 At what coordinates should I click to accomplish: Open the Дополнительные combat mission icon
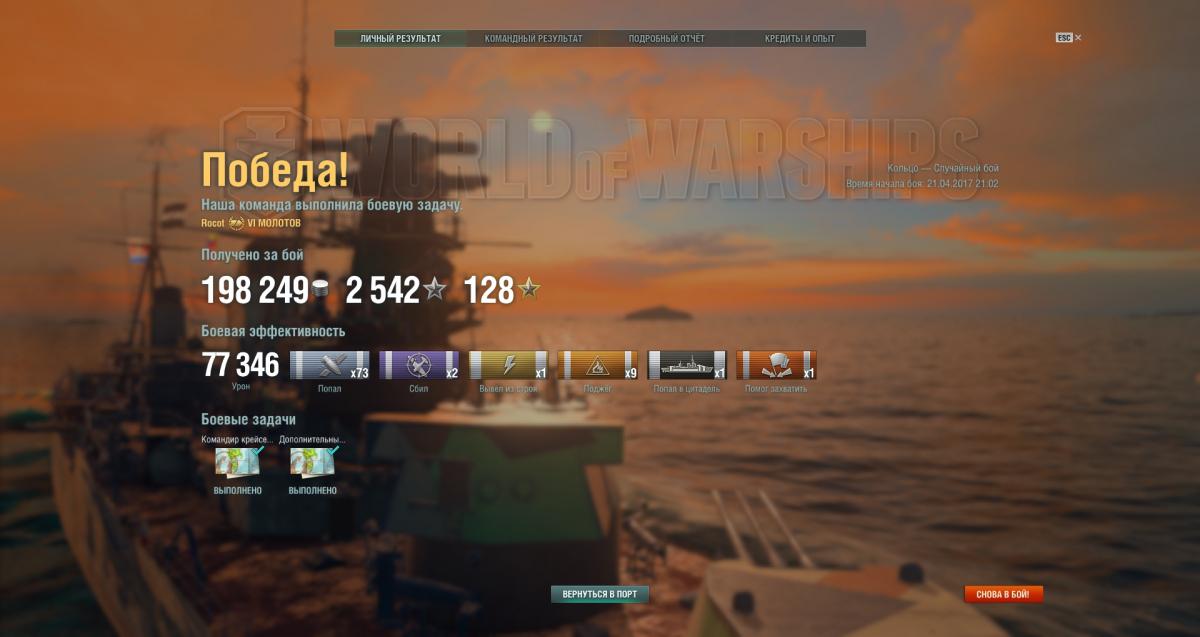[x=313, y=463]
